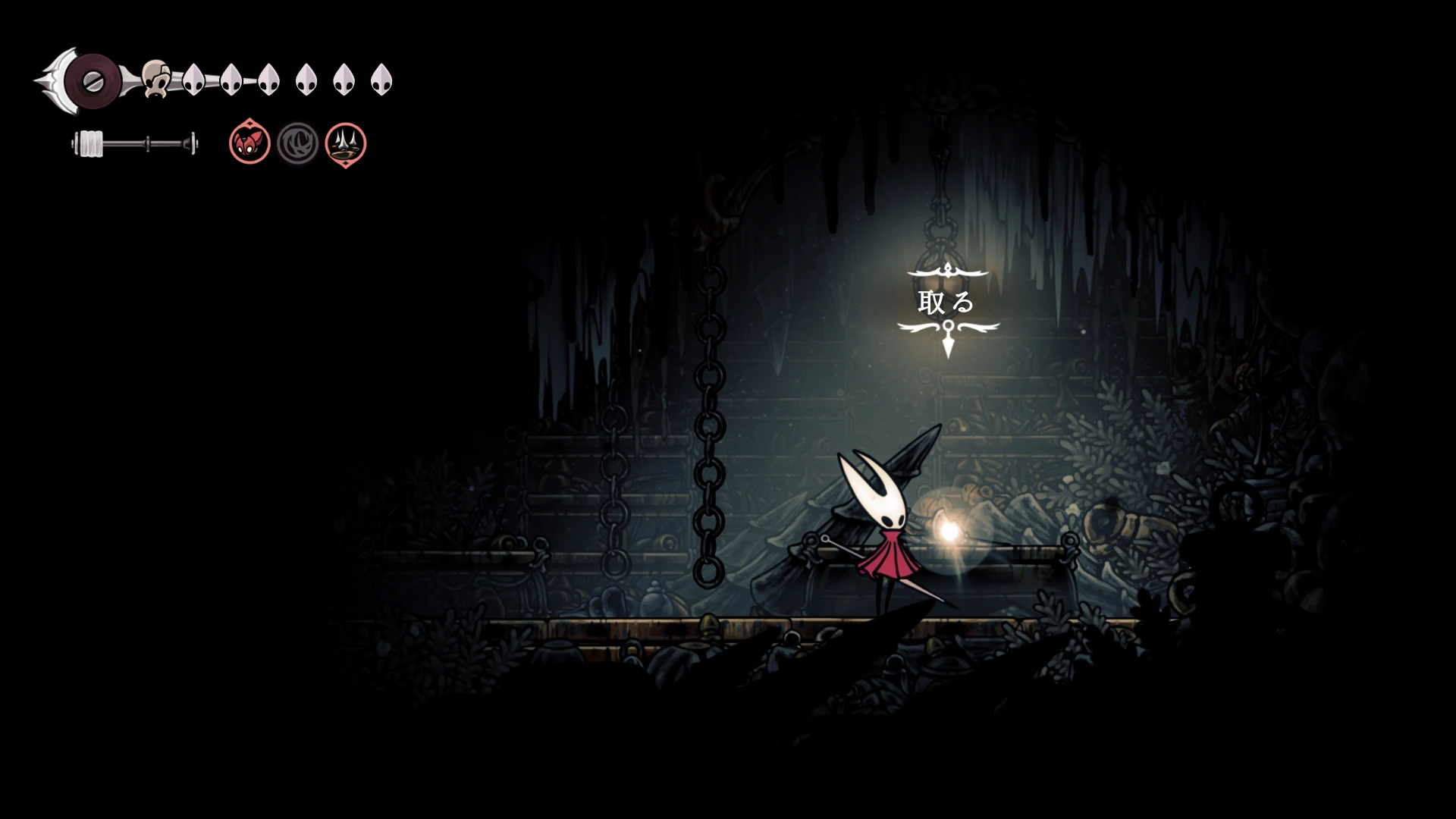The width and height of the screenshot is (1456, 819).
Task: Select the red bug-head tool icon
Action: coord(249,143)
